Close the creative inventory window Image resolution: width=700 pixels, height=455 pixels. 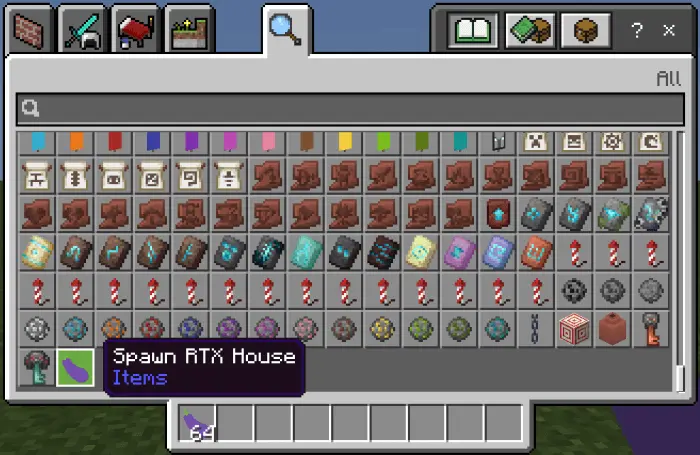click(x=669, y=31)
